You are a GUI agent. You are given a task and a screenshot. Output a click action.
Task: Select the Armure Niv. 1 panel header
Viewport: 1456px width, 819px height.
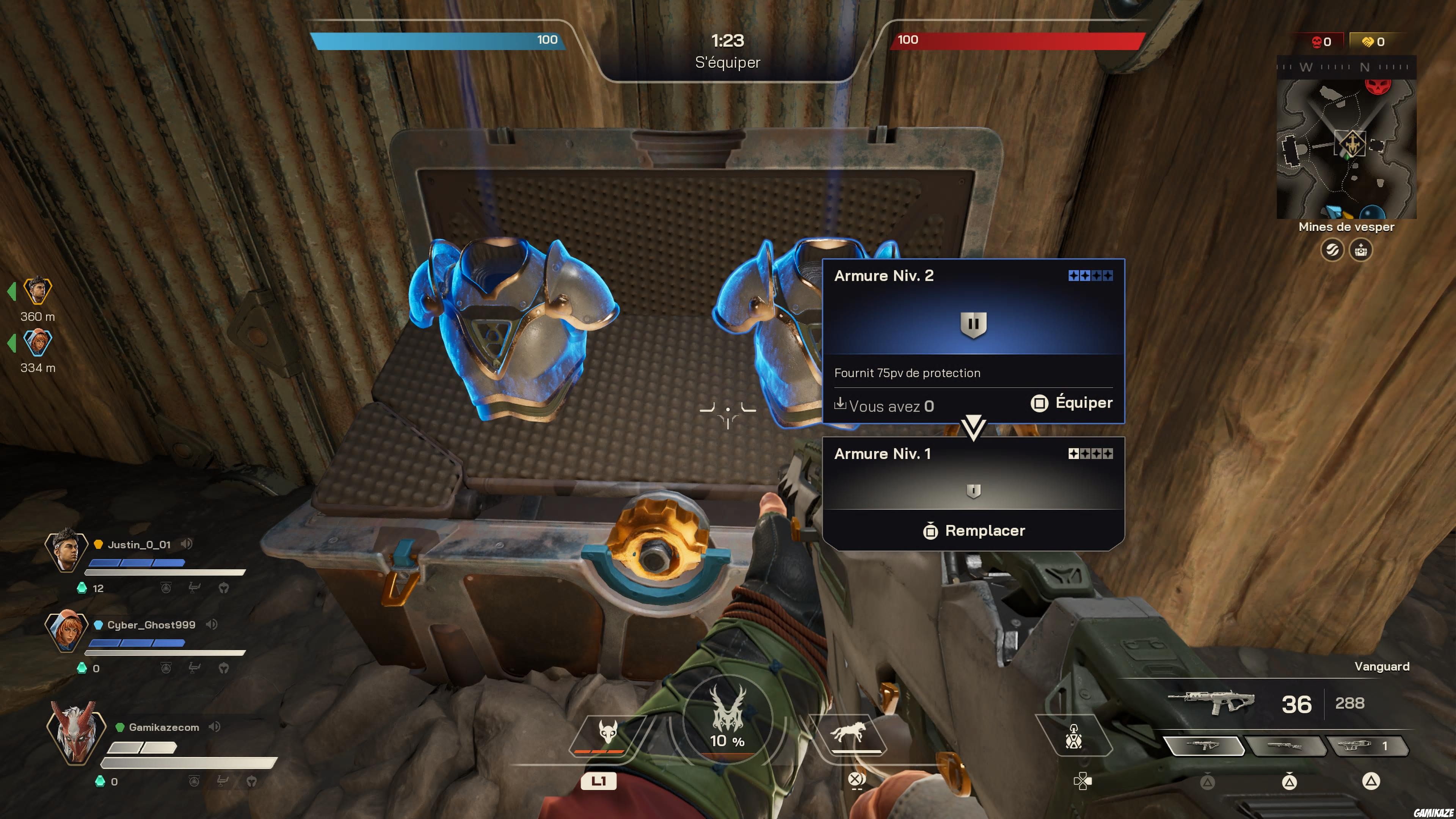pyautogui.click(x=883, y=453)
